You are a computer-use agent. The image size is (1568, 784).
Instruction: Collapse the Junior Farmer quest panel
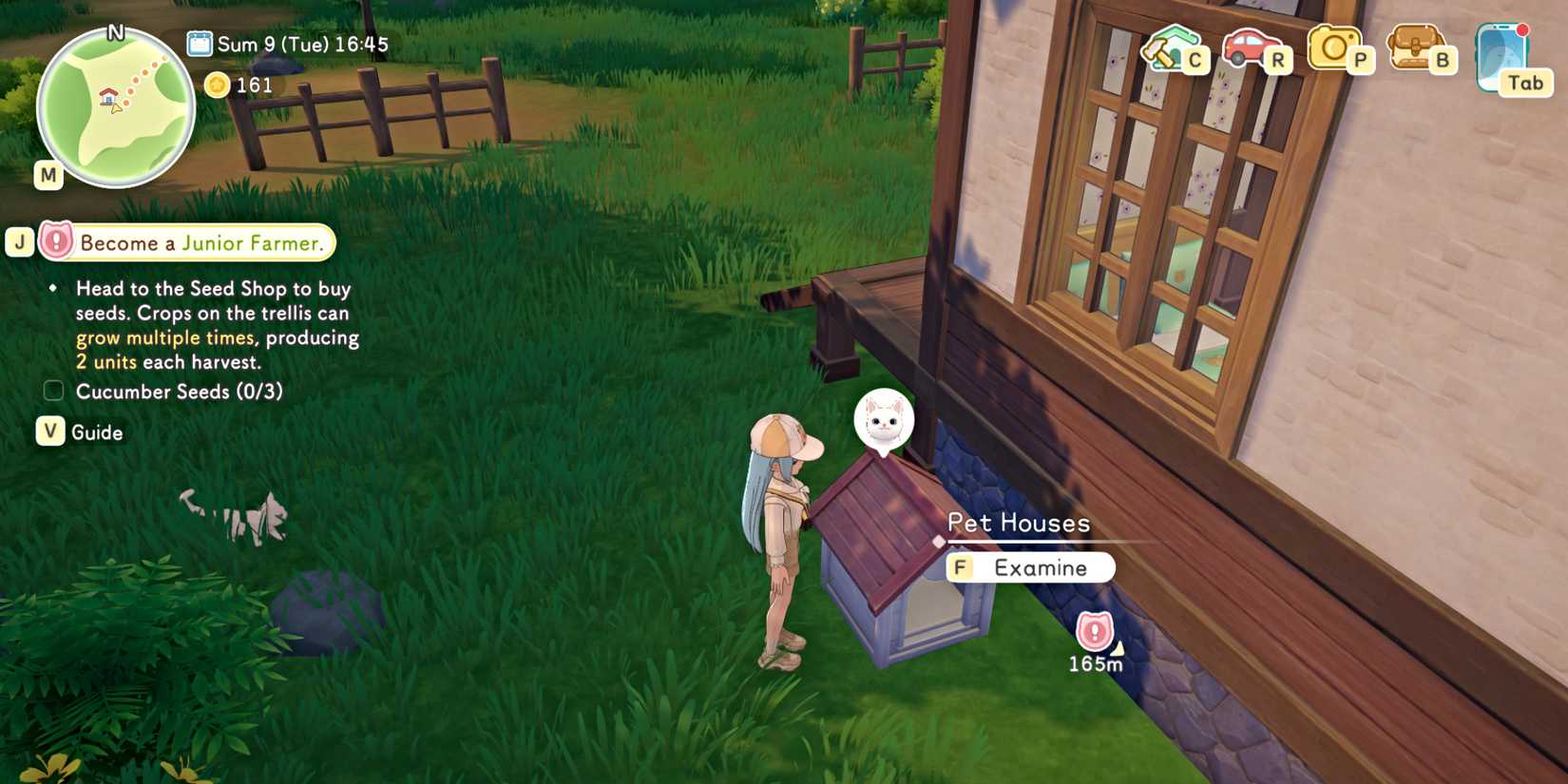tap(19, 241)
